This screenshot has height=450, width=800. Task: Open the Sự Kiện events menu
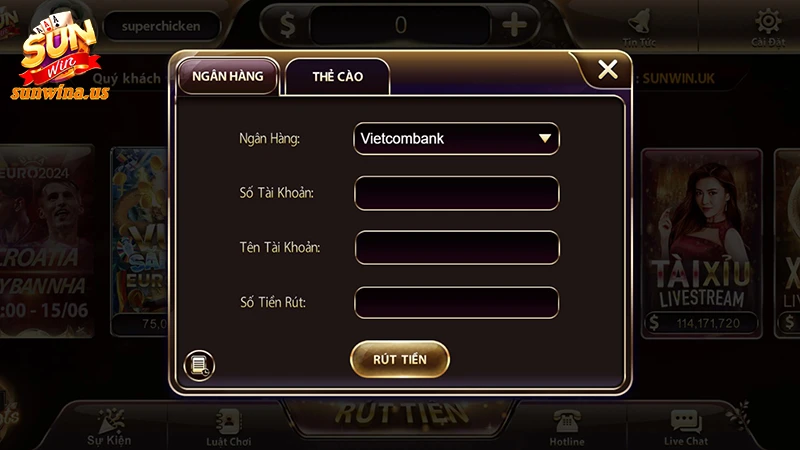(x=108, y=425)
